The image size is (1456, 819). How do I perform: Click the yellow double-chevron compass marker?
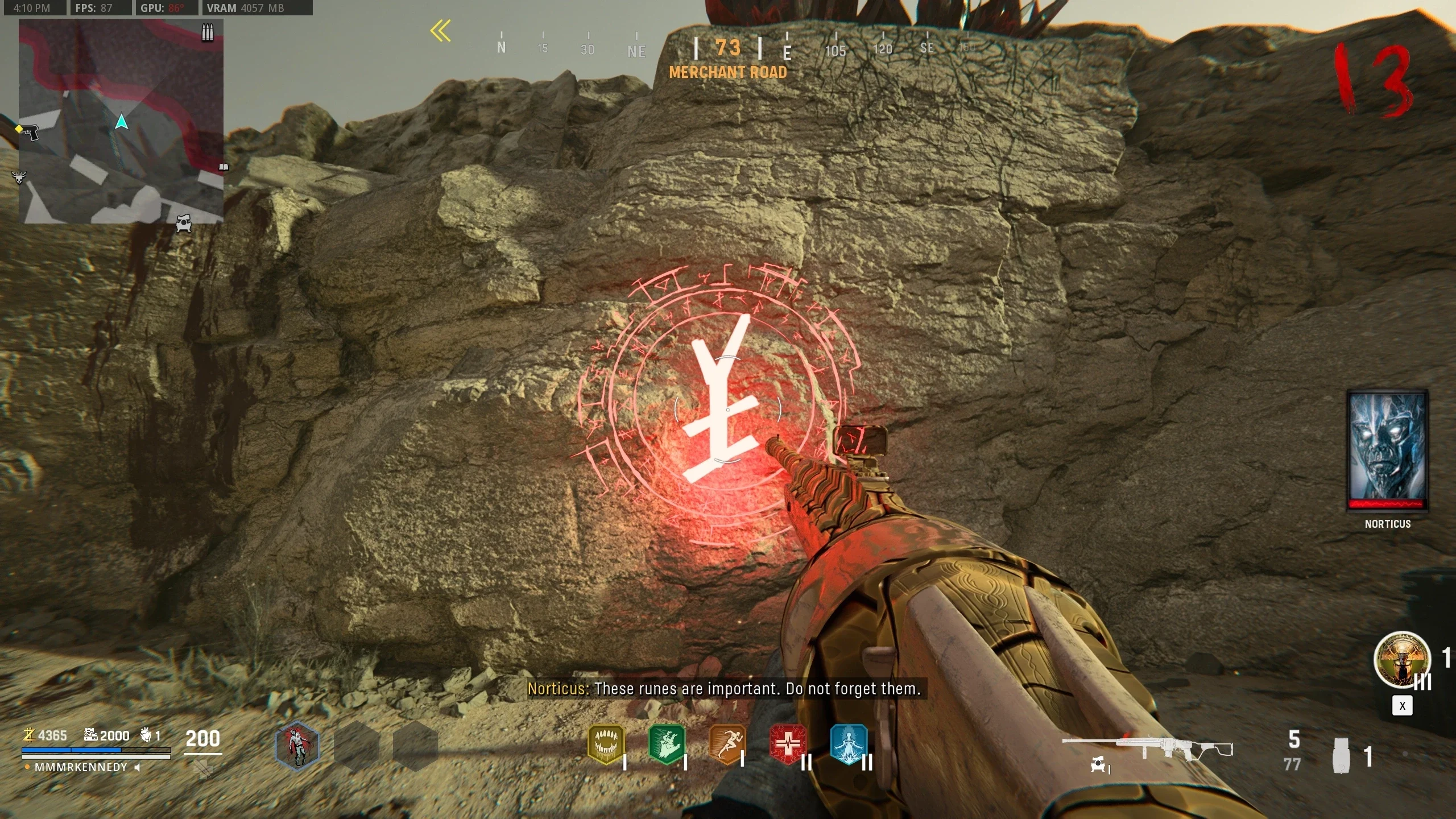pyautogui.click(x=440, y=31)
